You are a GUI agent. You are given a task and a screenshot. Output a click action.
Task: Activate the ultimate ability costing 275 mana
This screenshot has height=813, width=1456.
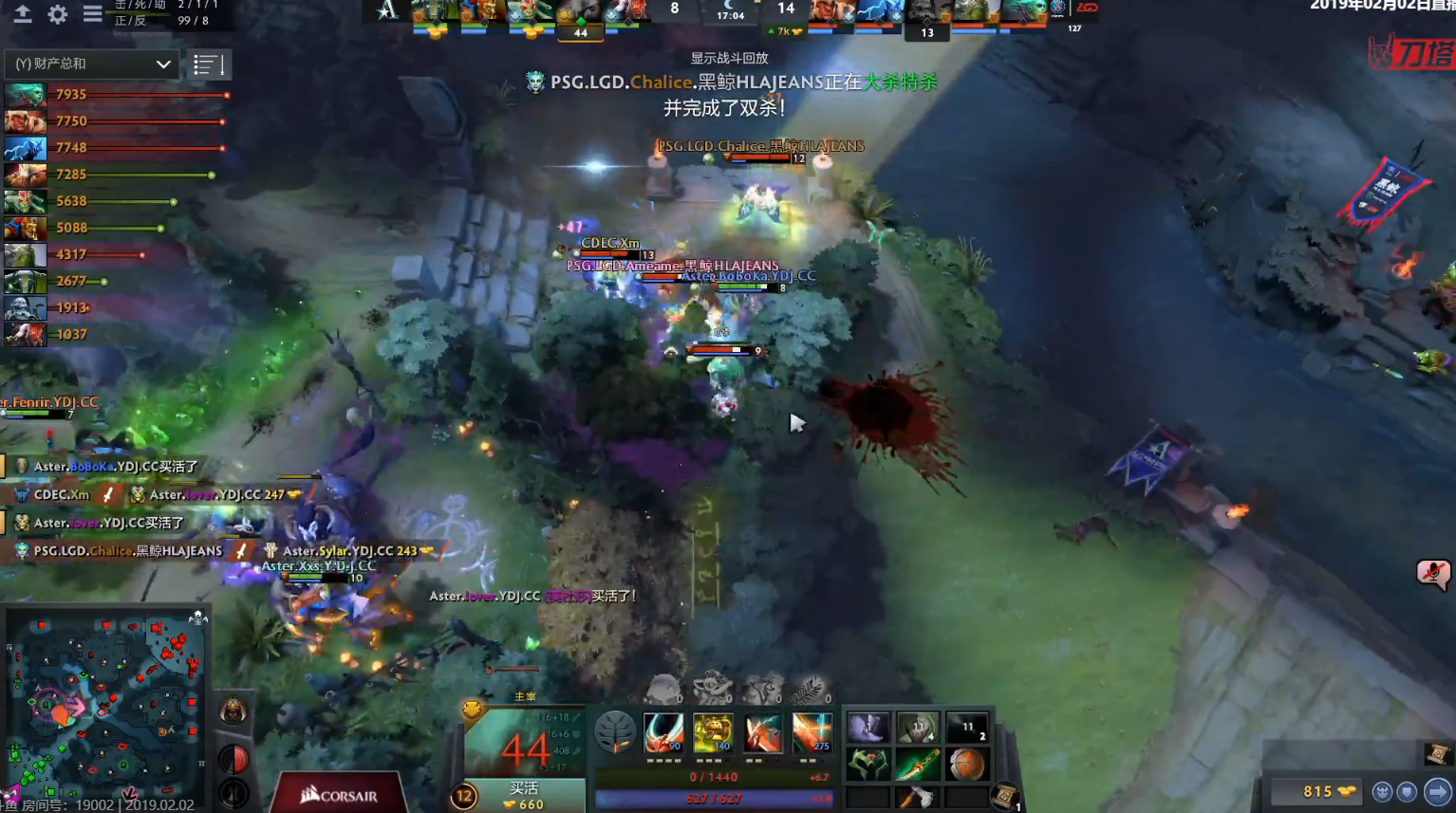coord(812,732)
